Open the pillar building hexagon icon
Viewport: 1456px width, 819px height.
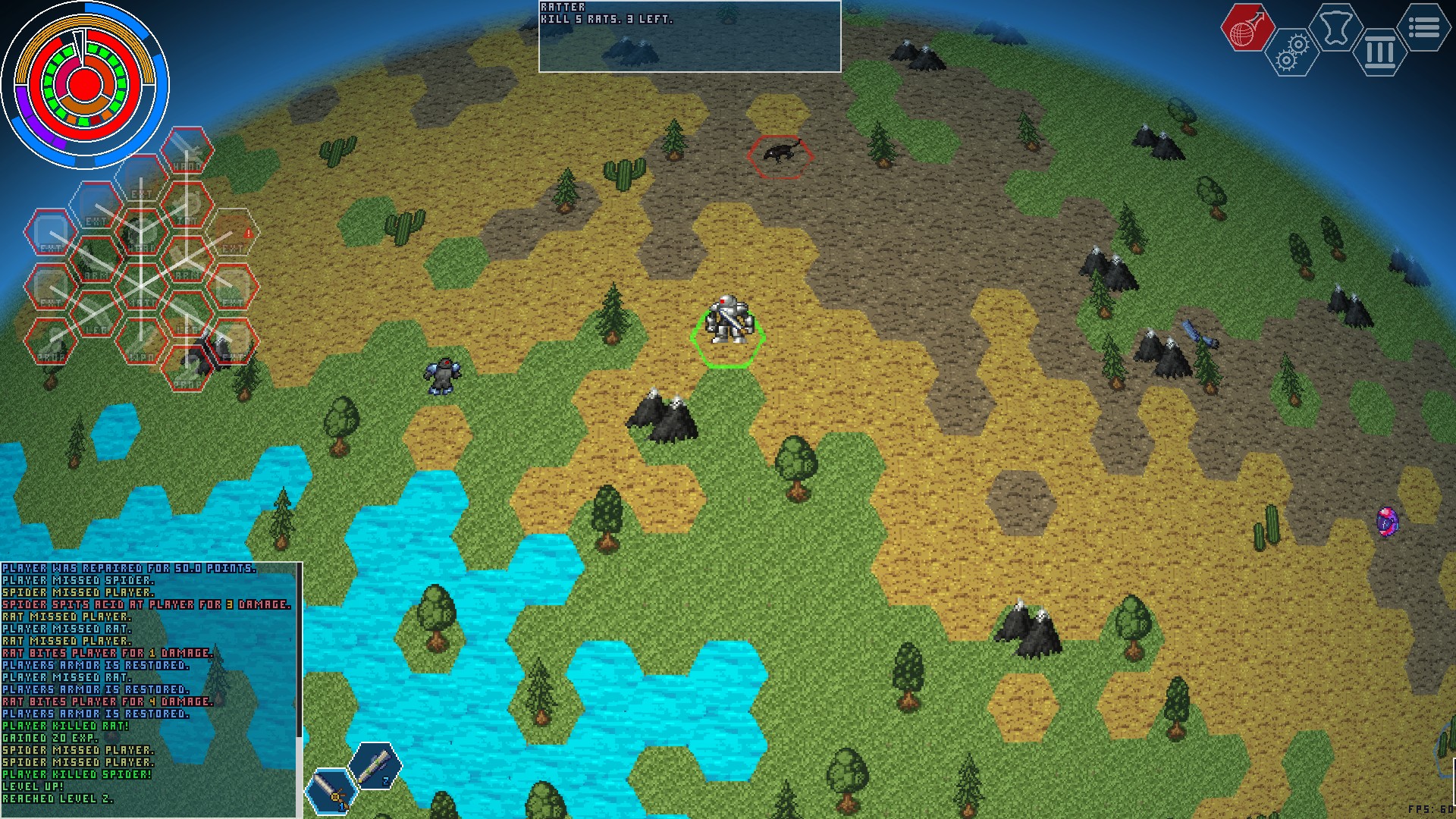point(1380,53)
